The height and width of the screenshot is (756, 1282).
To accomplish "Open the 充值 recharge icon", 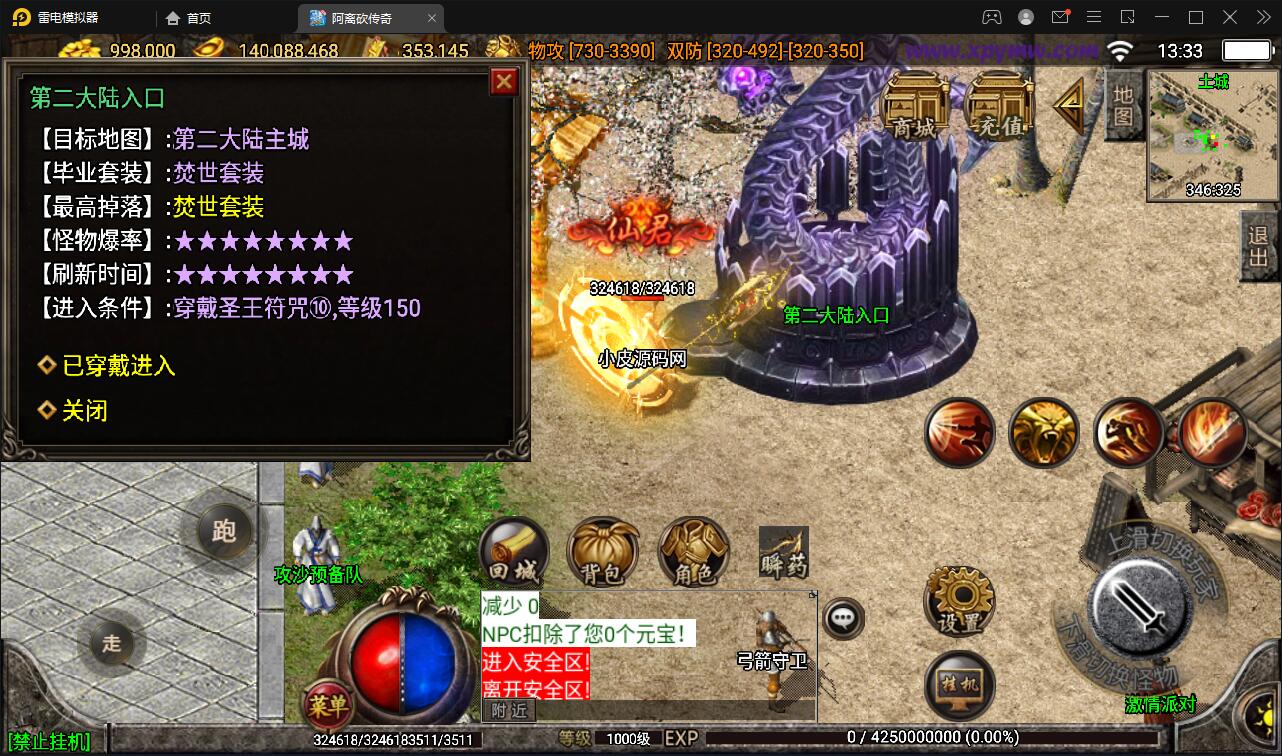I will tap(997, 103).
